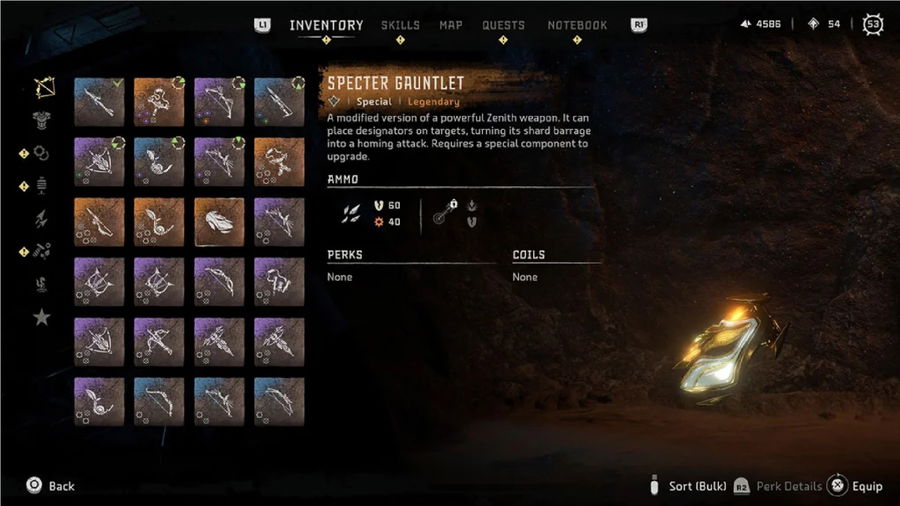
Task: Show the Notebook tab
Action: click(x=577, y=25)
